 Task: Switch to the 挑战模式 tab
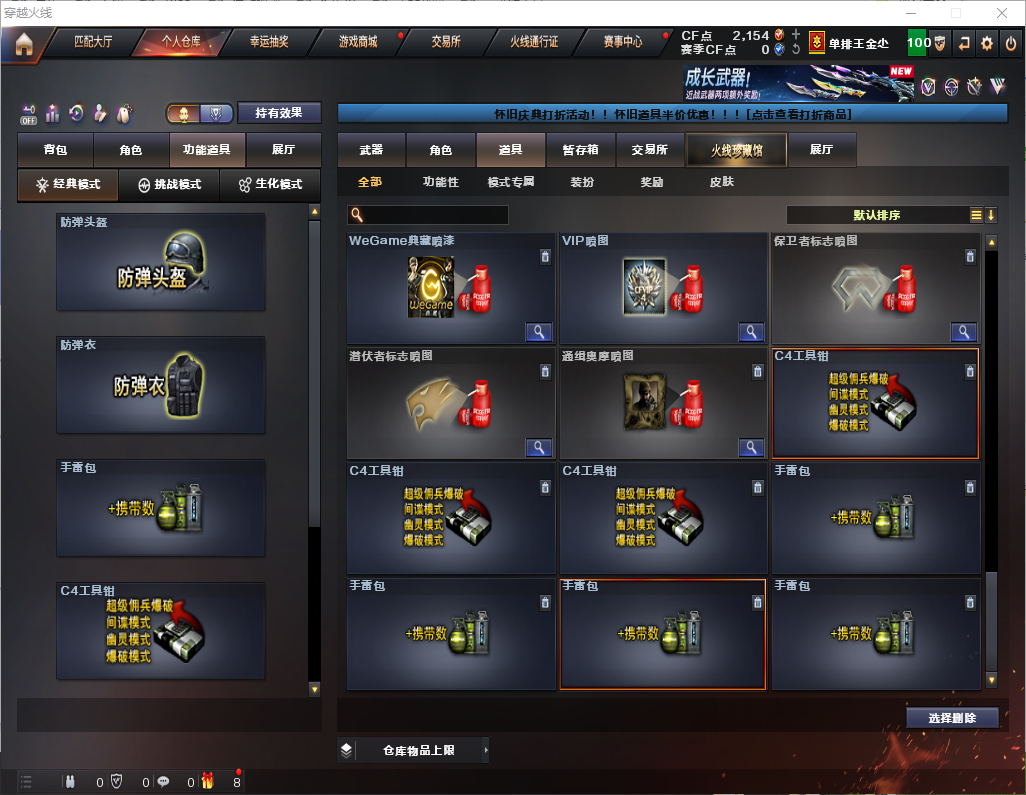169,185
